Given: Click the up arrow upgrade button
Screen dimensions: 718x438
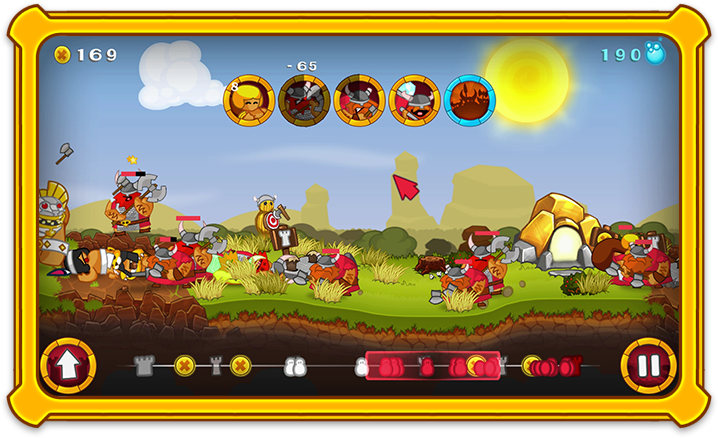Looking at the screenshot, I should point(67,366).
